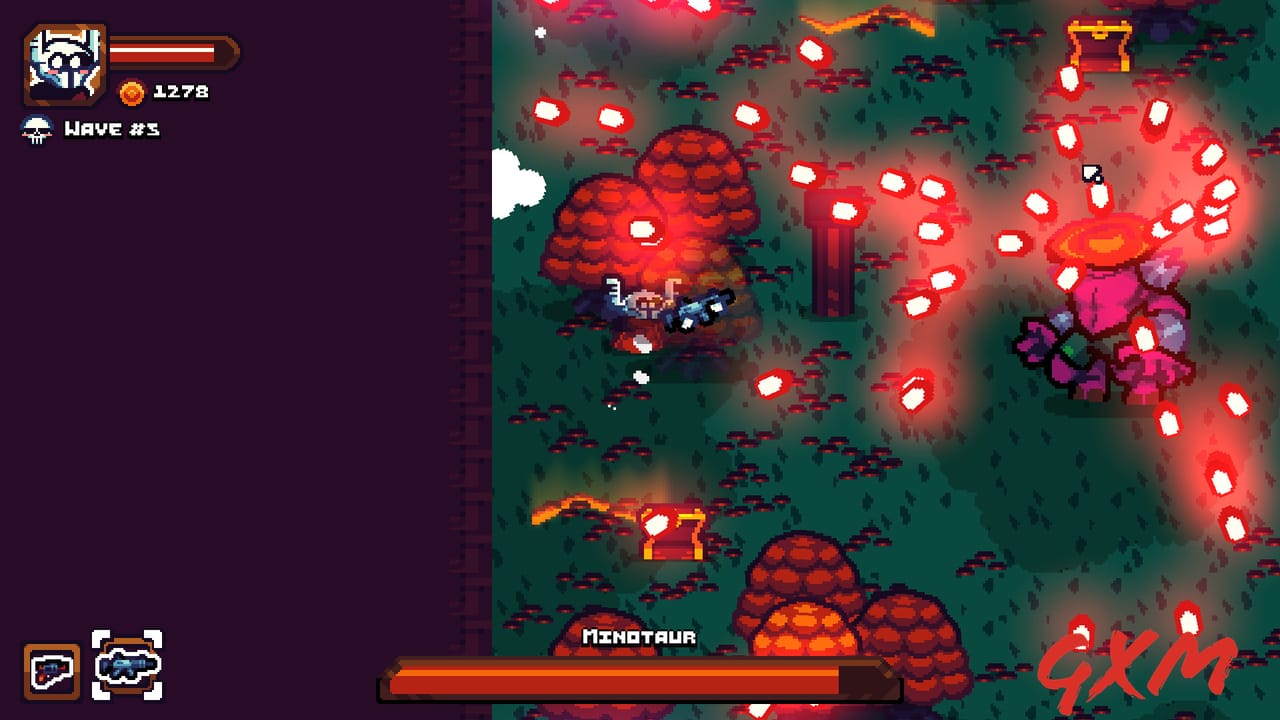1280x720 pixels.
Task: Click the Minotaur boss health bar
Action: [x=640, y=677]
